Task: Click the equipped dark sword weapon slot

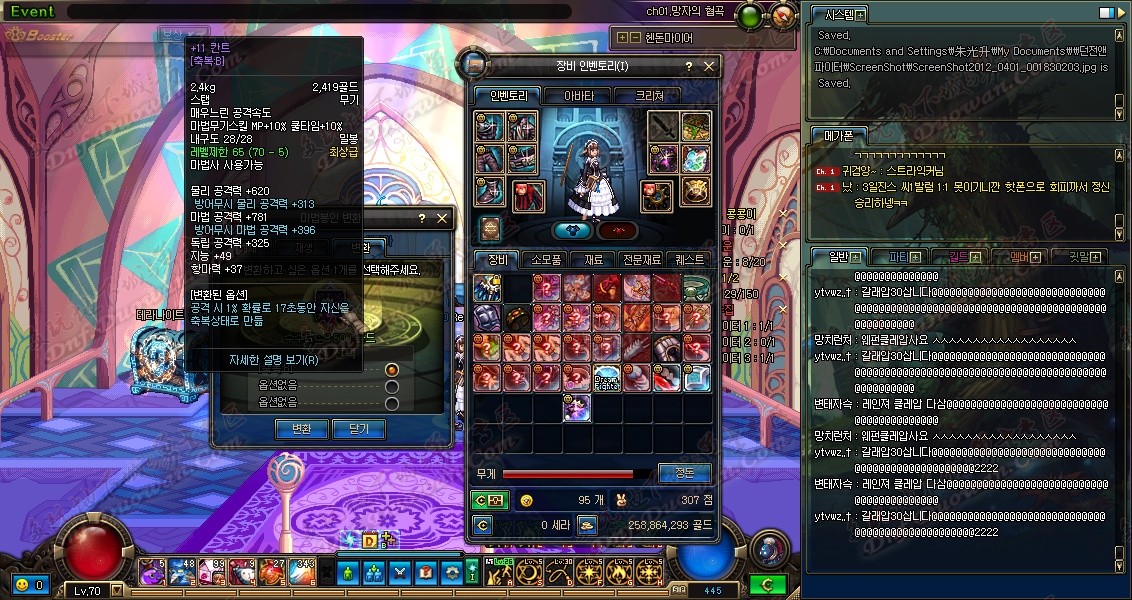Action: [664, 127]
